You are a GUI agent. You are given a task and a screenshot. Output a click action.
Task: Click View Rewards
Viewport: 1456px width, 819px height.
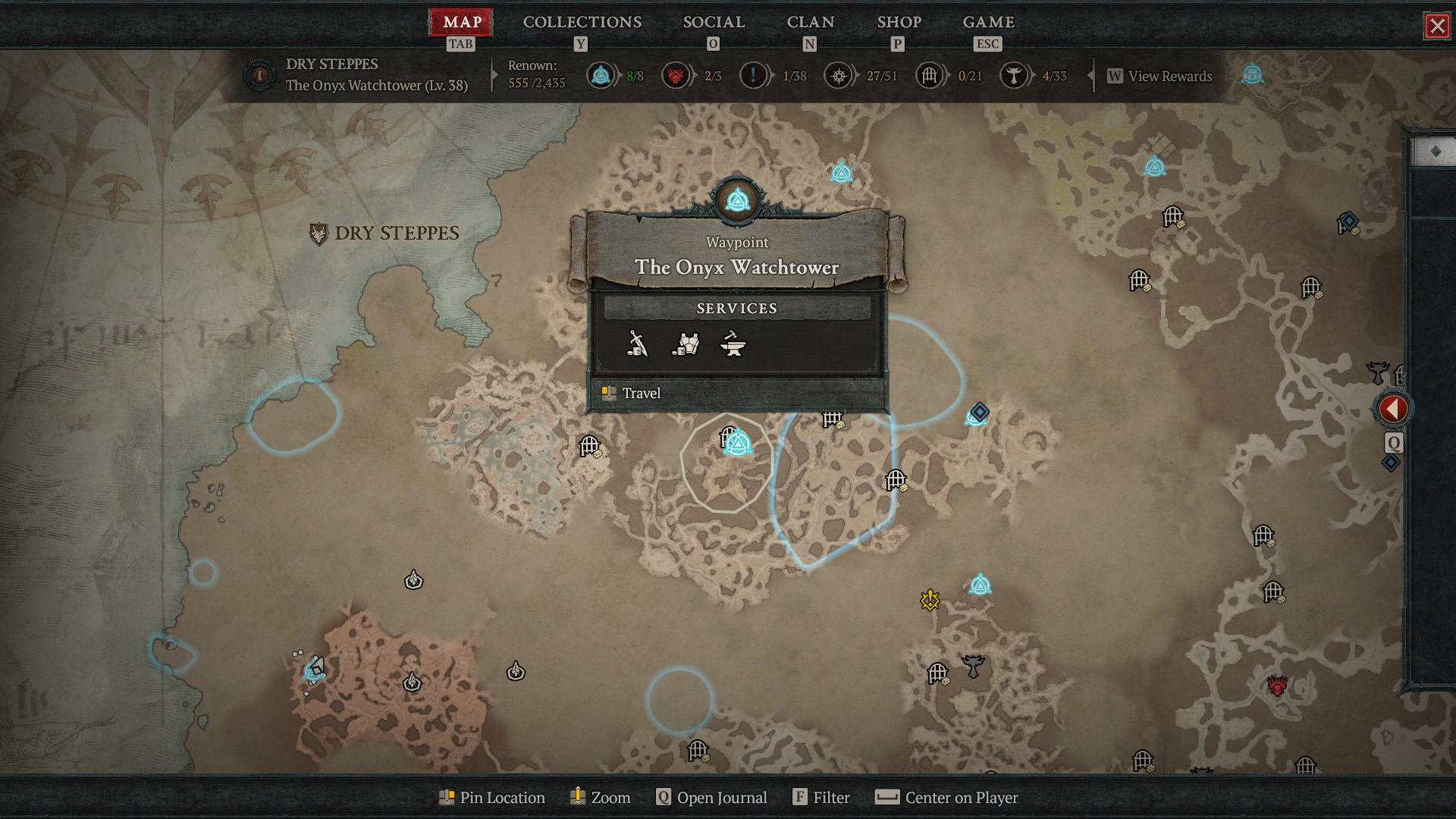pos(1159,76)
